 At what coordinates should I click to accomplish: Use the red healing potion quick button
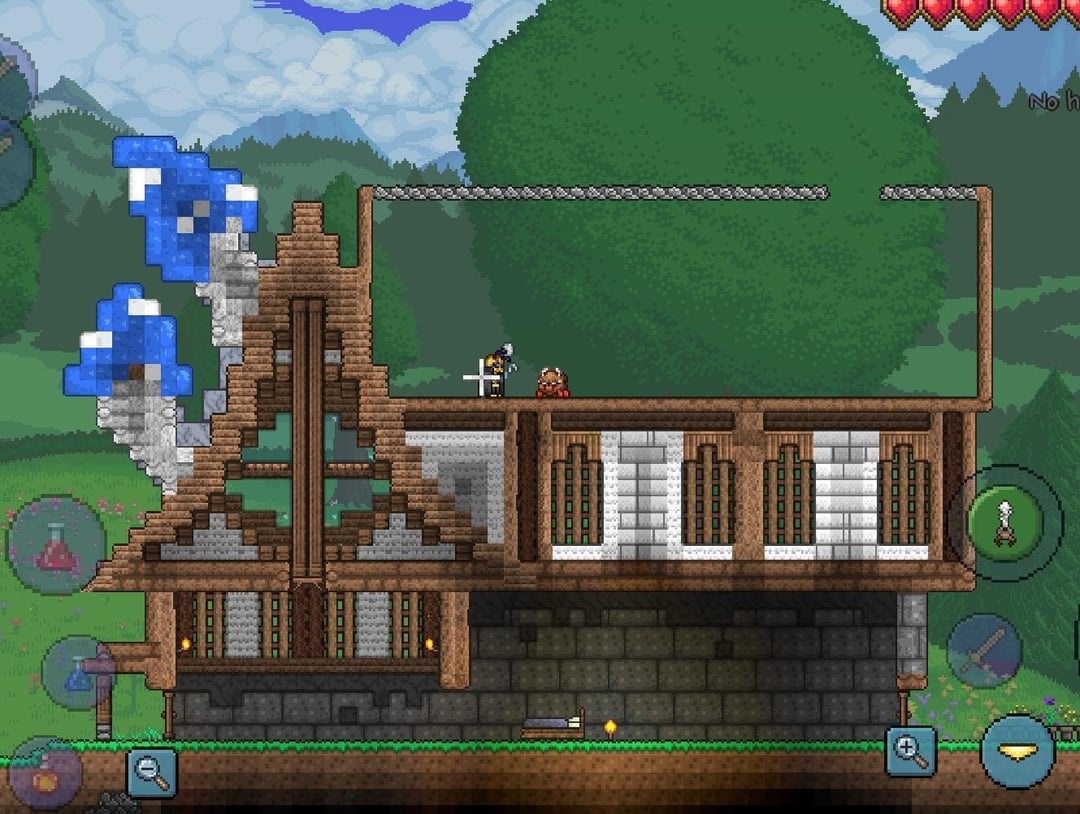[56, 544]
